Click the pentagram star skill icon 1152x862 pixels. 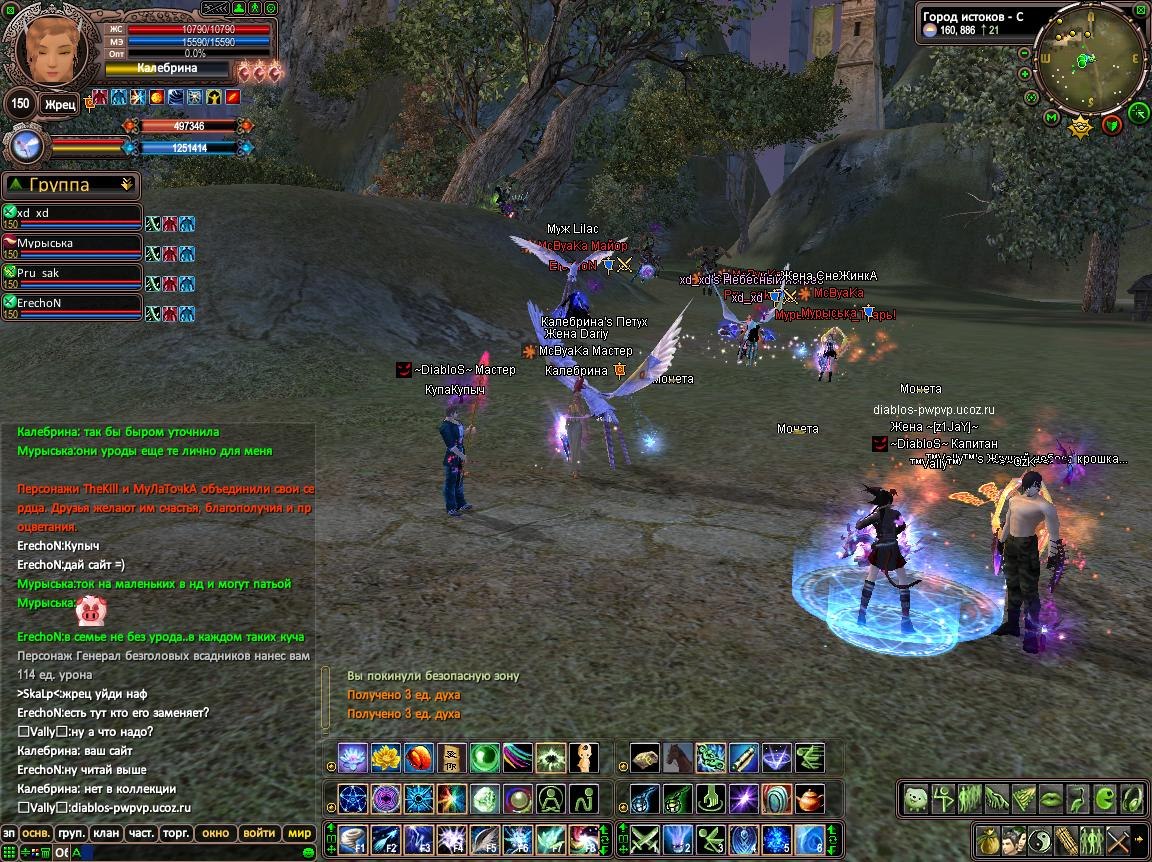click(x=353, y=798)
